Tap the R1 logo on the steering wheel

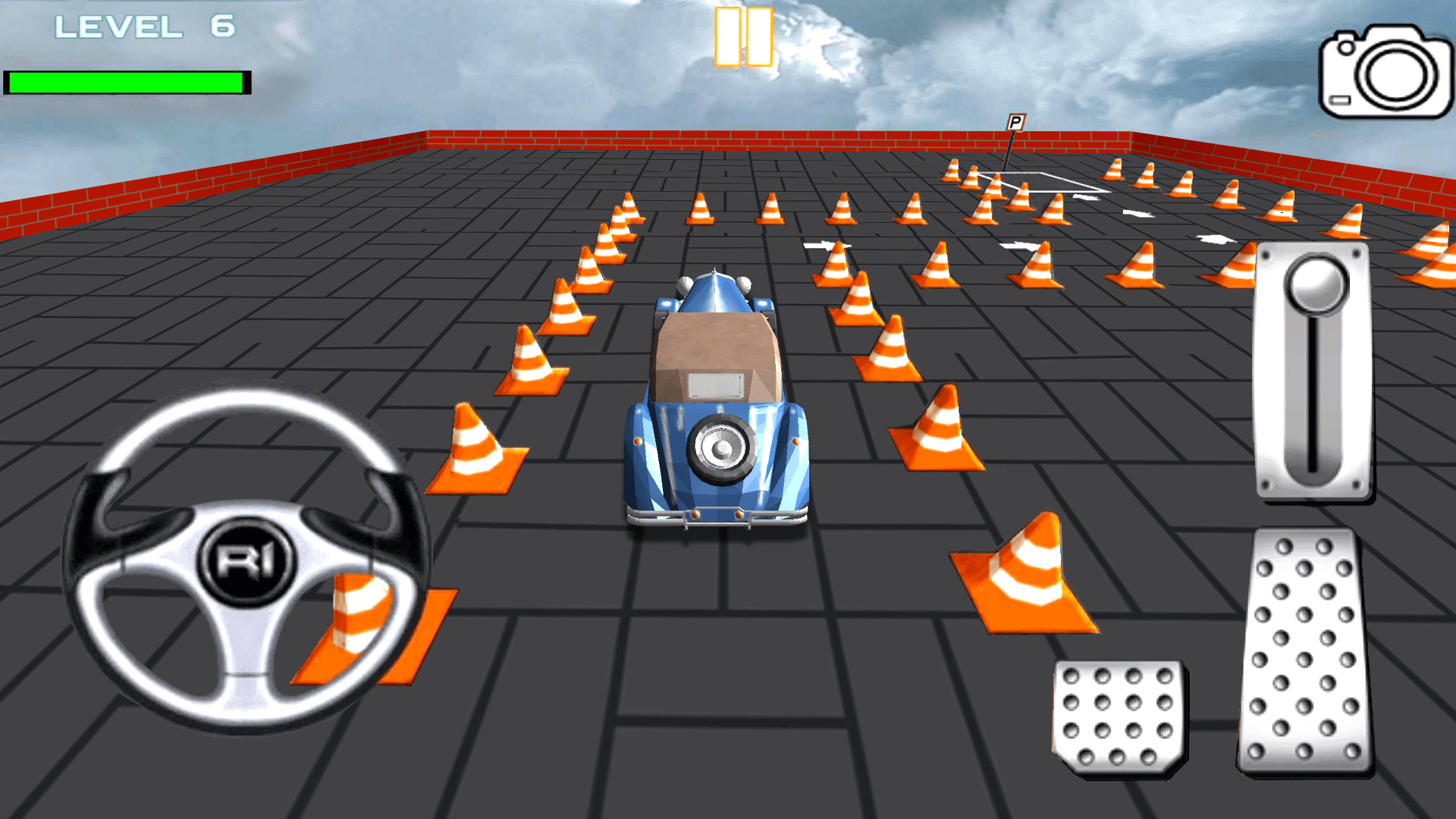(x=246, y=561)
